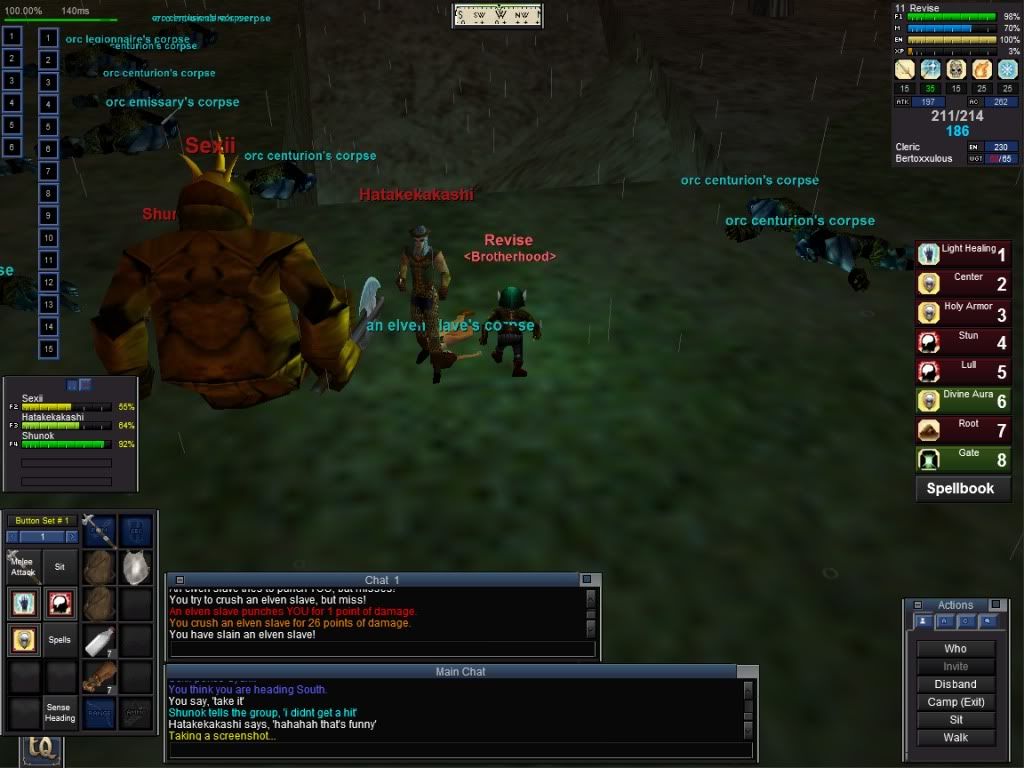Activate the Melee Attack hotbutton
The width and height of the screenshot is (1024, 768).
point(24,566)
